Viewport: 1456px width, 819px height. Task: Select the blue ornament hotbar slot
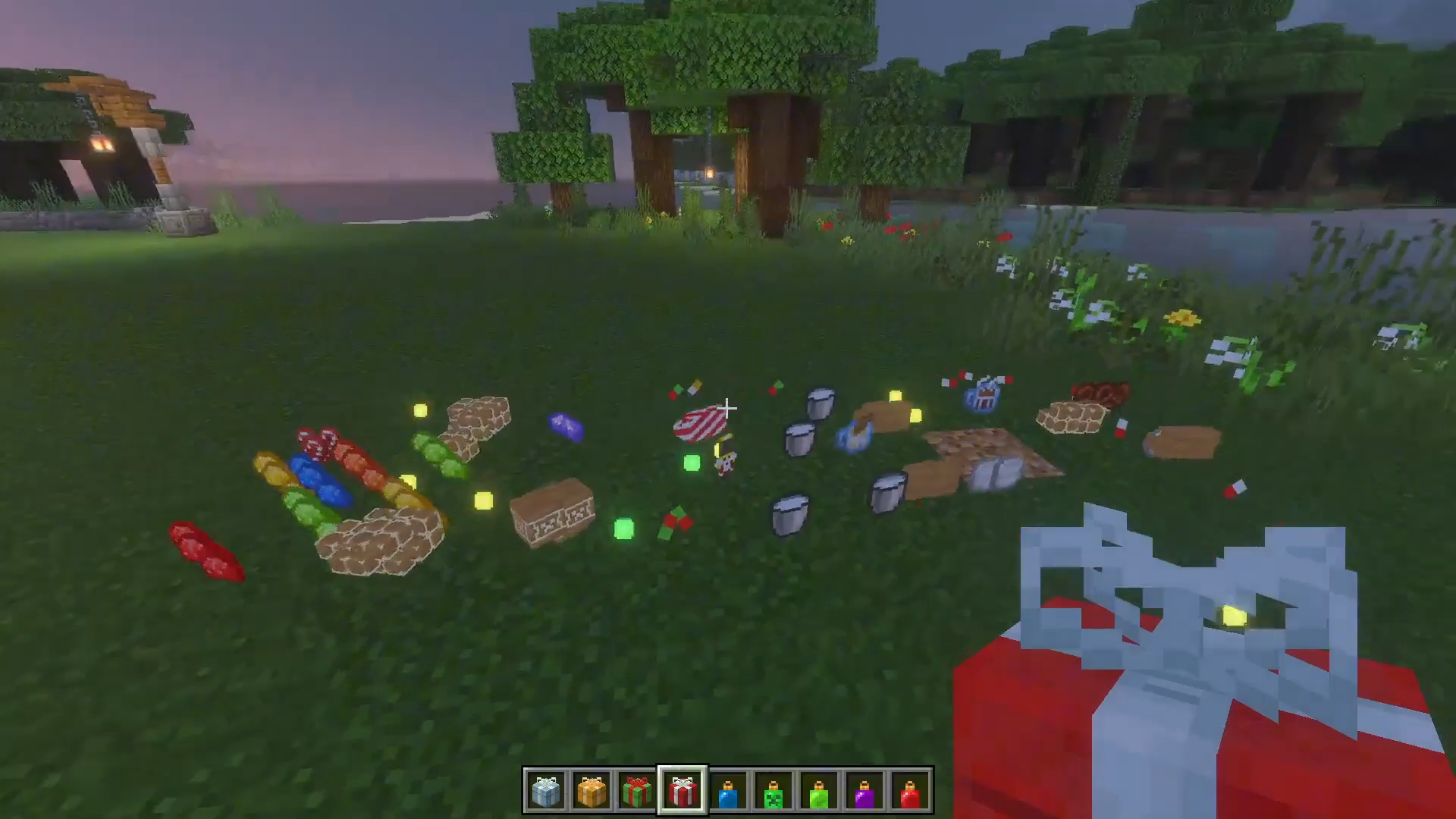[x=728, y=792]
